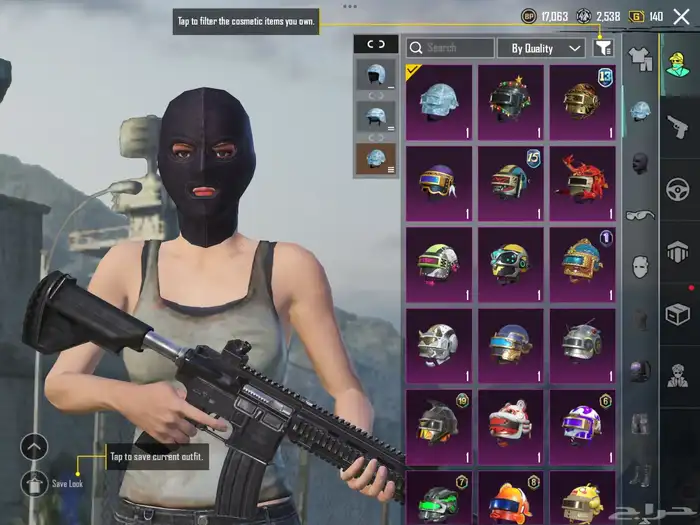Select the Christmas lights helmet skin
Viewport: 700px width, 525px height.
510,102
